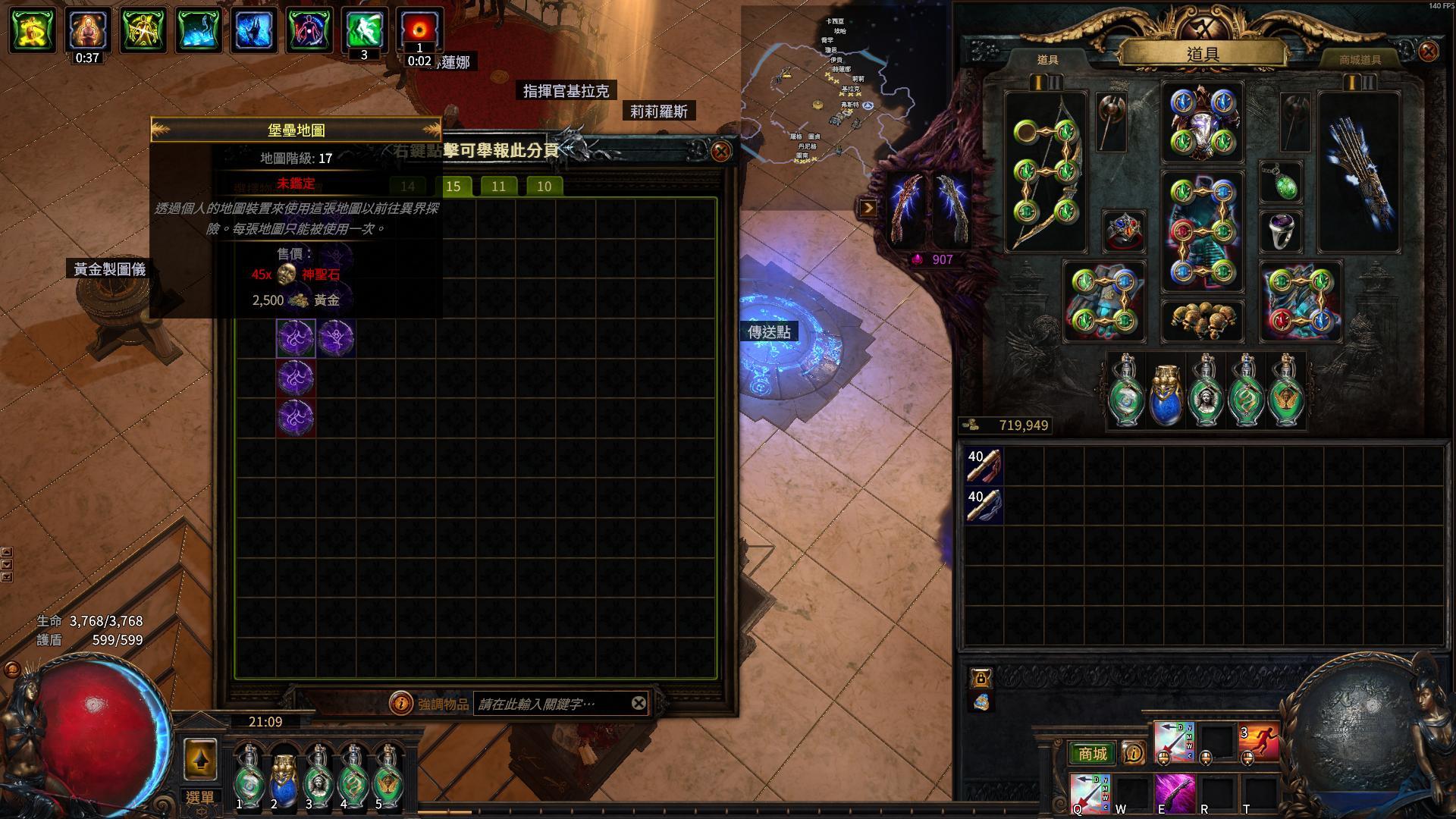
Task: Click the 選單 menu button
Action: 201,795
